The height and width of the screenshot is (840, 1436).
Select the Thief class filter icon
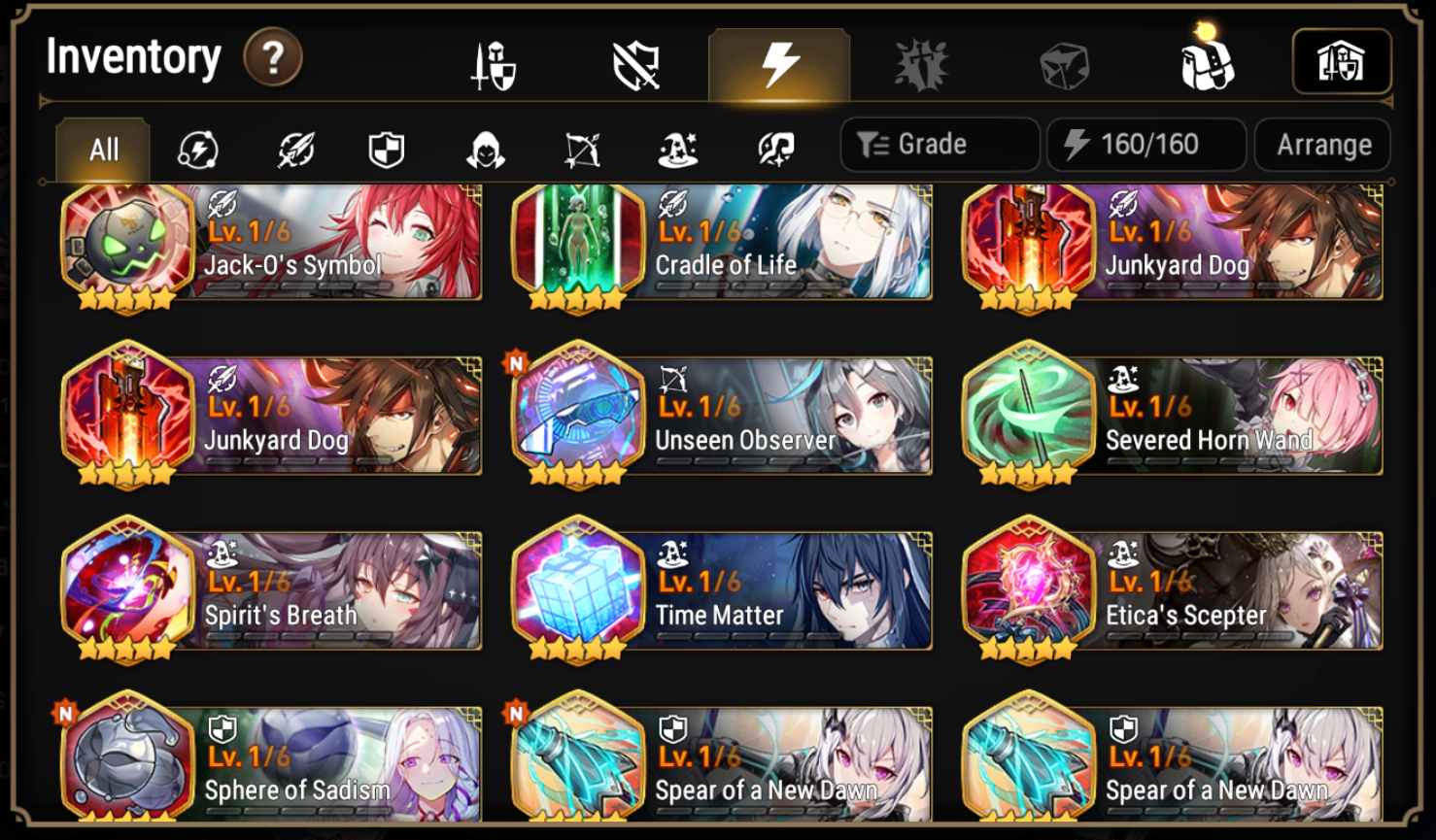coord(486,148)
